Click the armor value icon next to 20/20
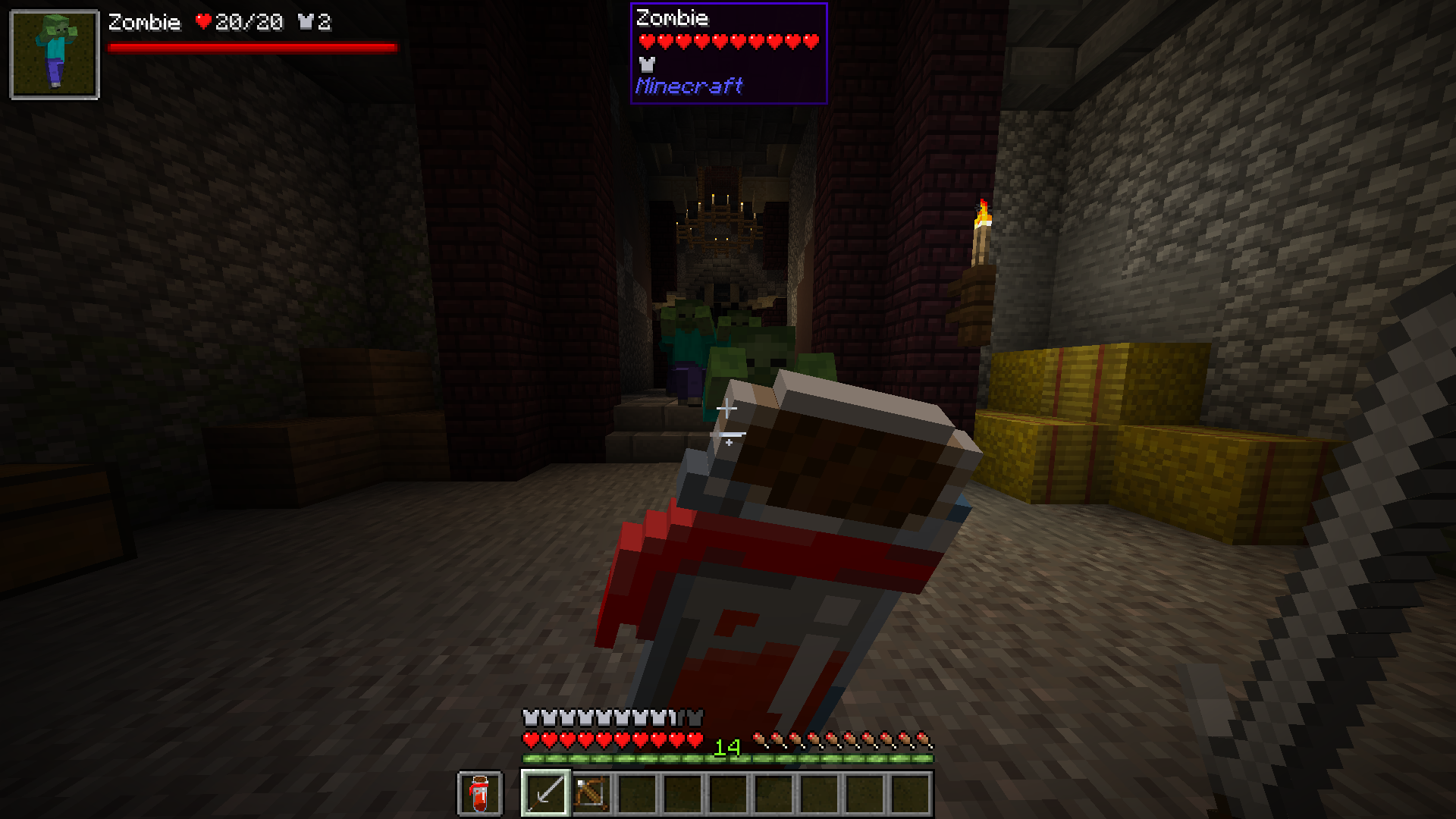Viewport: 1456px width, 819px height. coord(306,22)
